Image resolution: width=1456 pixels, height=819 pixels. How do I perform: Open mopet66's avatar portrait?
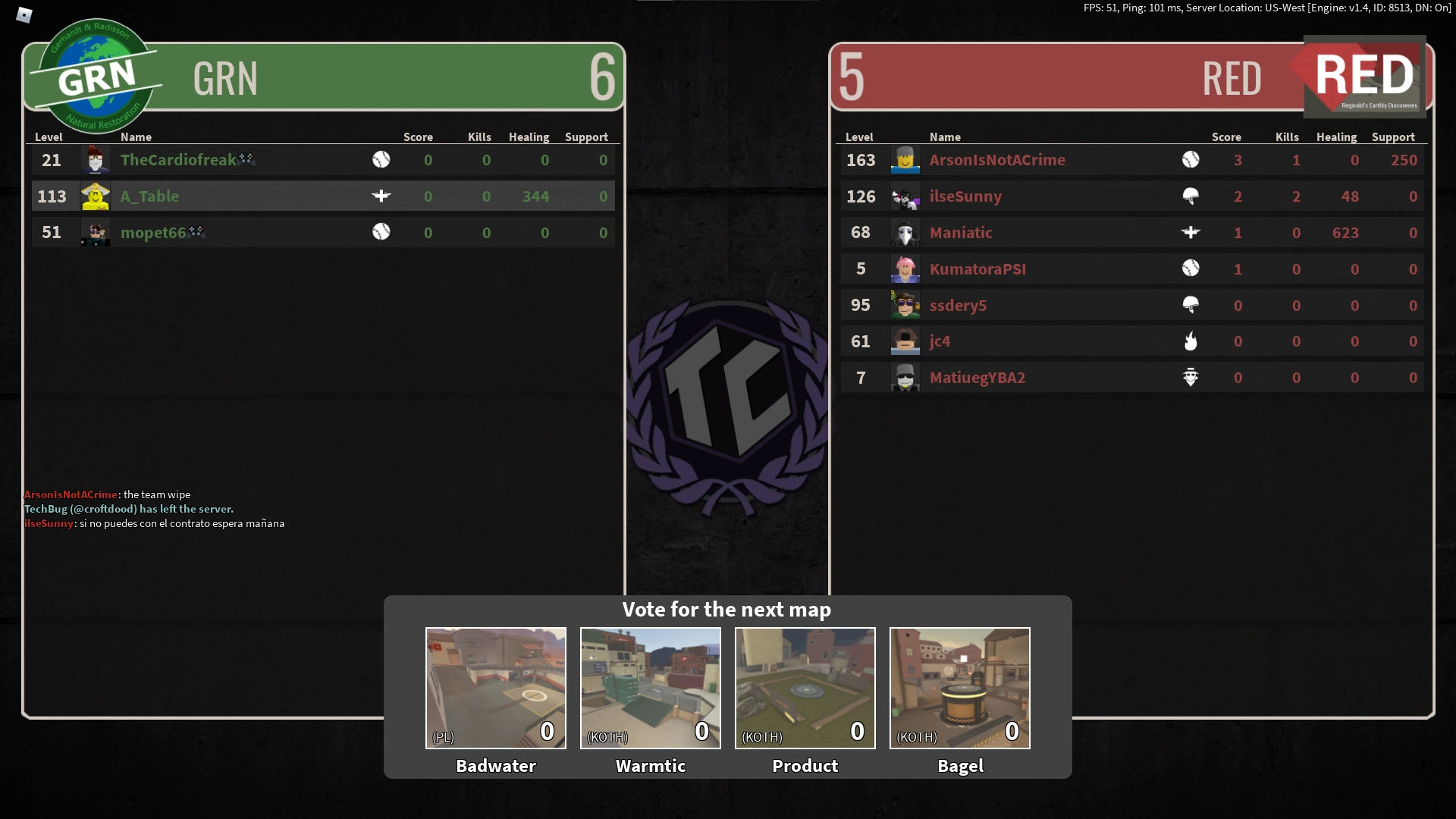pos(95,233)
